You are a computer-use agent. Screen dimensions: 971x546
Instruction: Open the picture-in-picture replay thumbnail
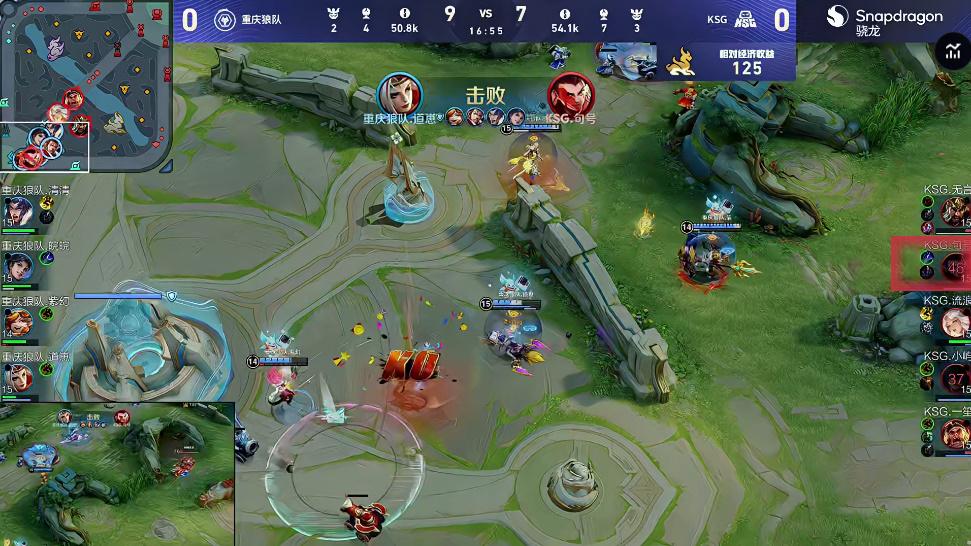tap(117, 474)
